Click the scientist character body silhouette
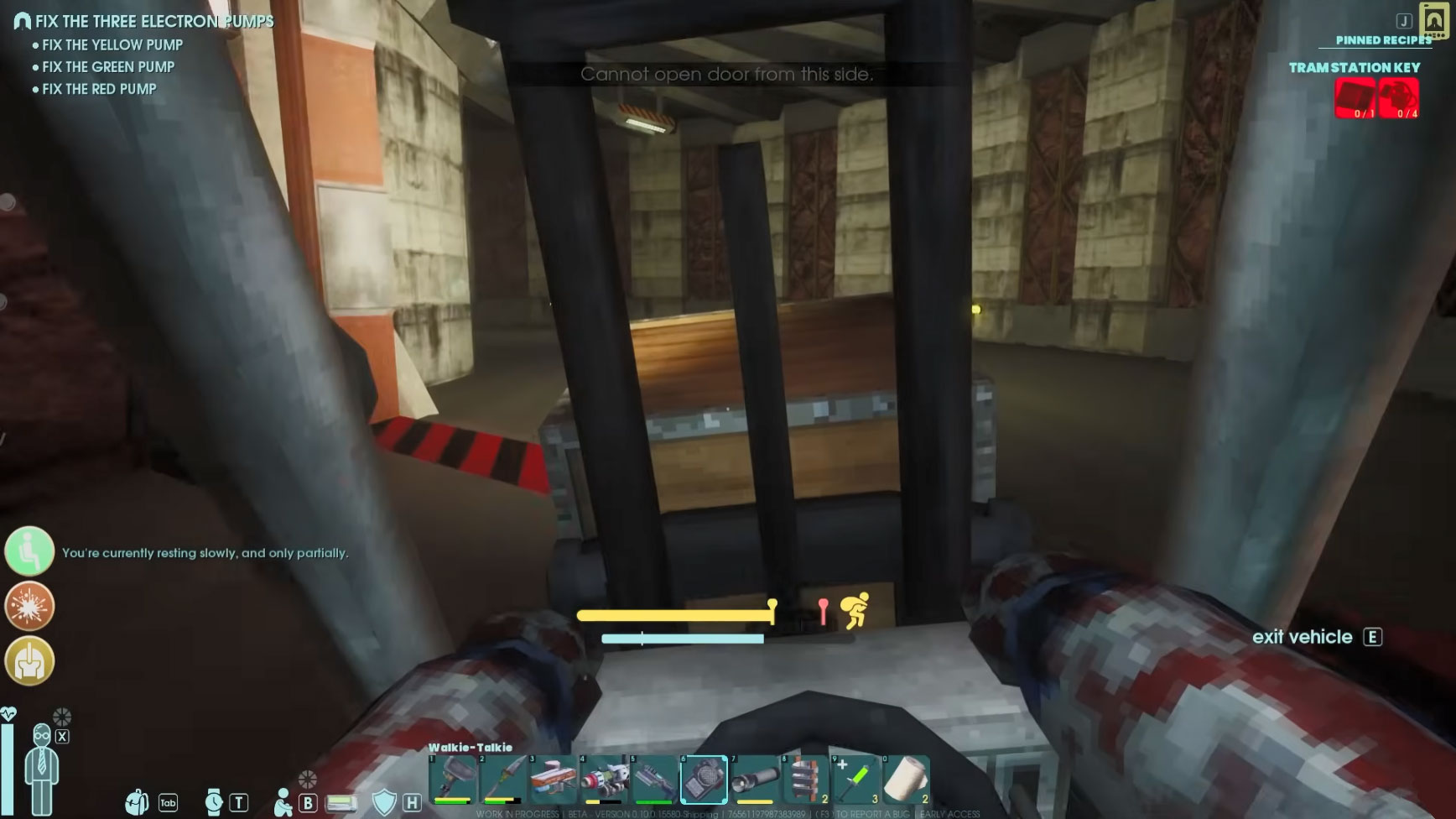1456x819 pixels. pos(41,768)
